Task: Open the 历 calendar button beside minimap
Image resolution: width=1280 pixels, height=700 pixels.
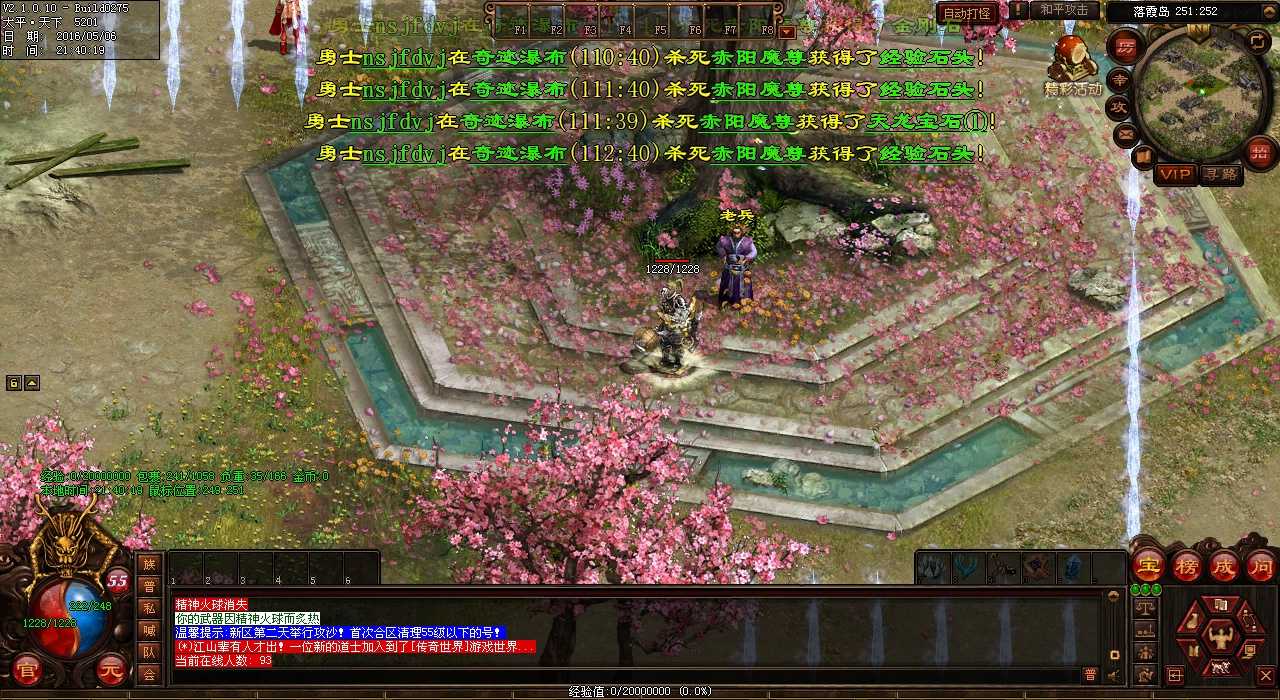Action: tap(1126, 47)
